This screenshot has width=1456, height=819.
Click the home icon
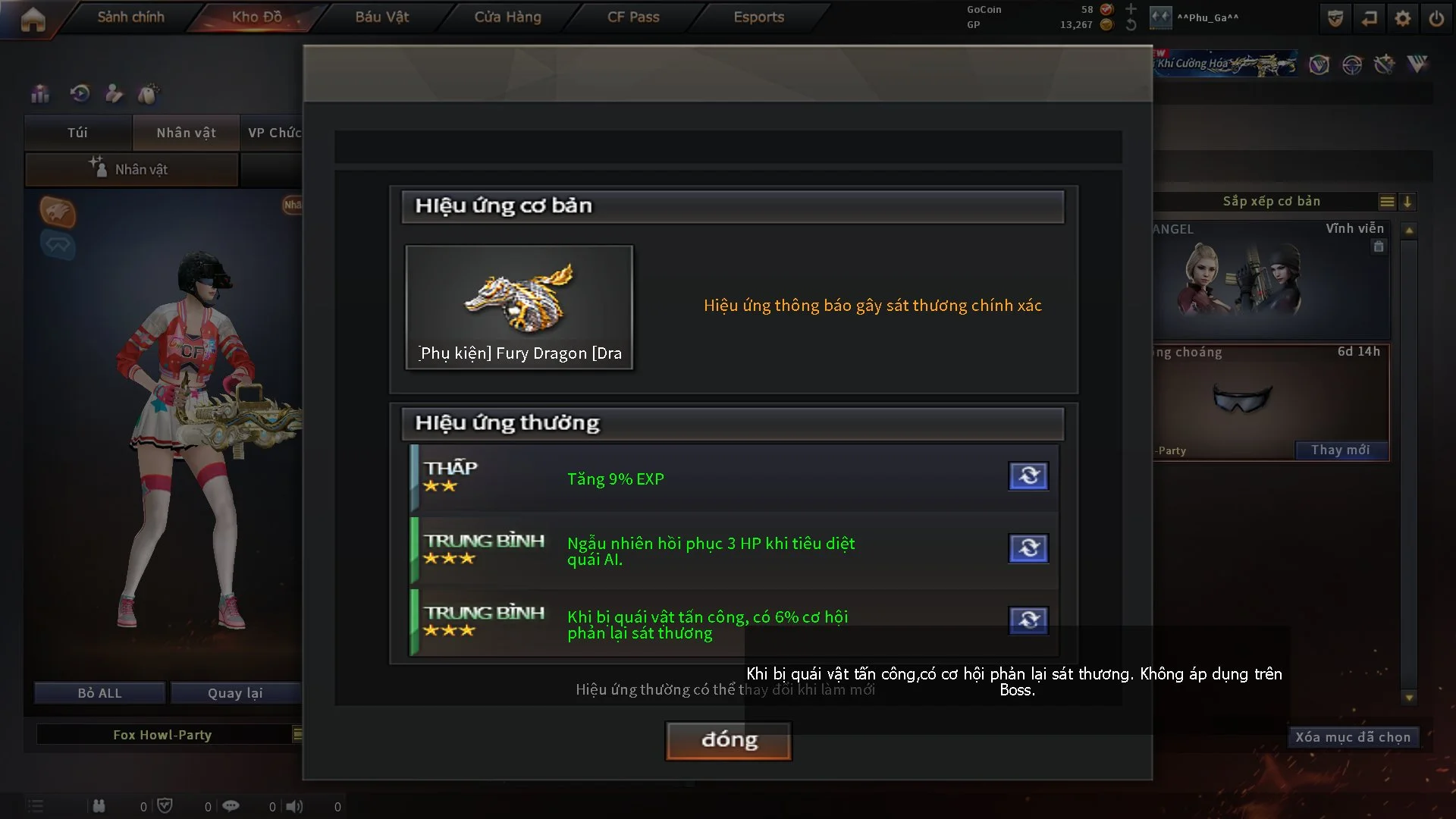click(33, 20)
